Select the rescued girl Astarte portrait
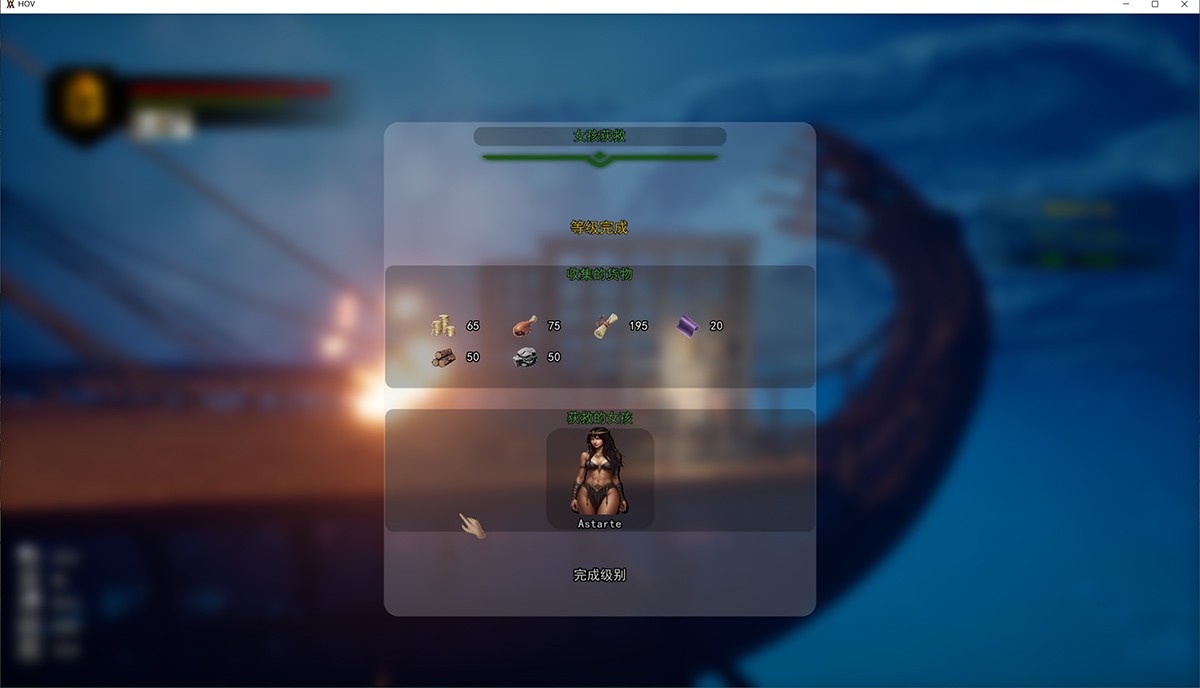Image resolution: width=1200 pixels, height=688 pixels. click(x=600, y=476)
